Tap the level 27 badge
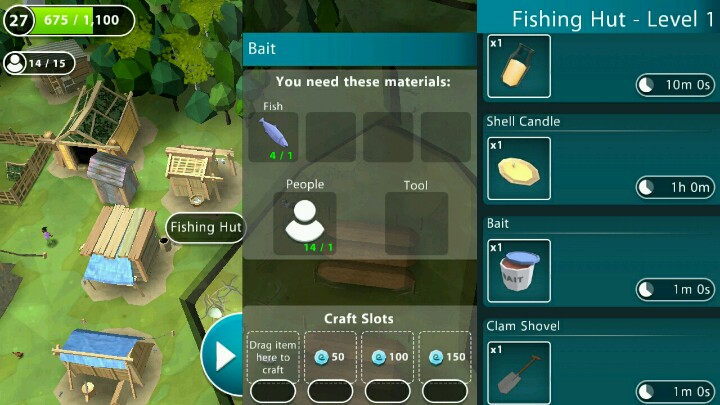720x405 pixels. [x=18, y=19]
